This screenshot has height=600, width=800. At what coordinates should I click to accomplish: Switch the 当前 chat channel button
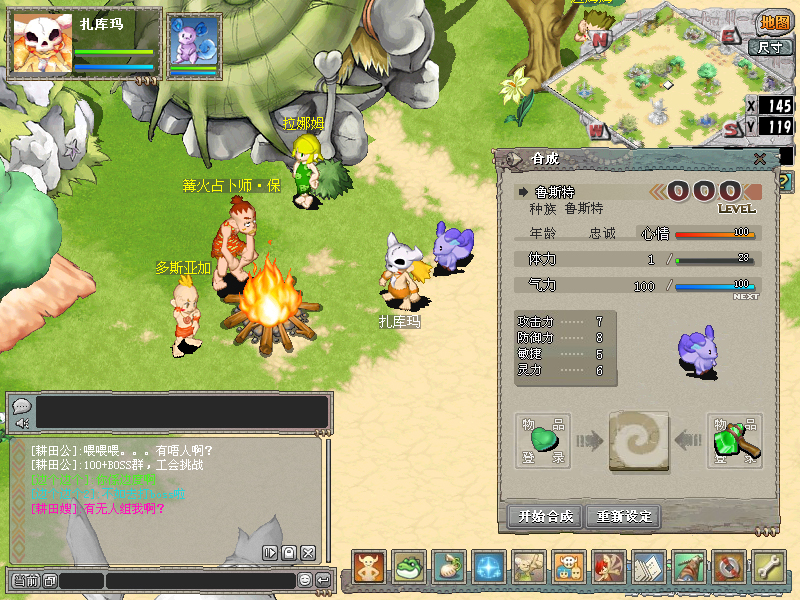coord(26,581)
